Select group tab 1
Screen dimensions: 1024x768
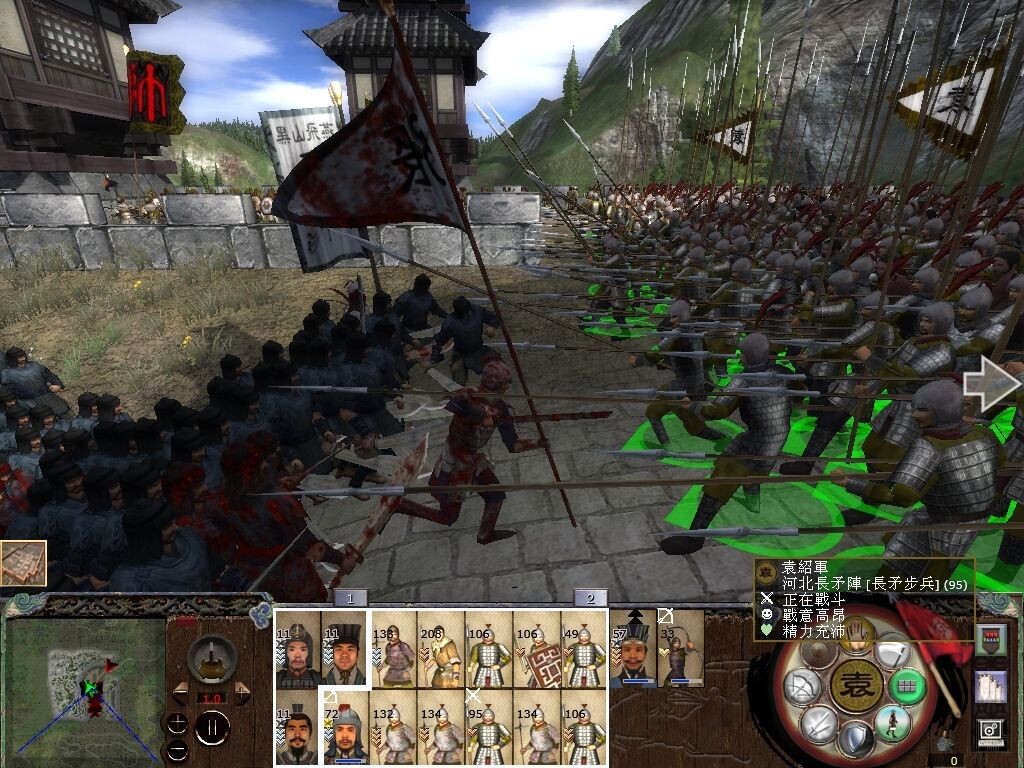click(350, 598)
